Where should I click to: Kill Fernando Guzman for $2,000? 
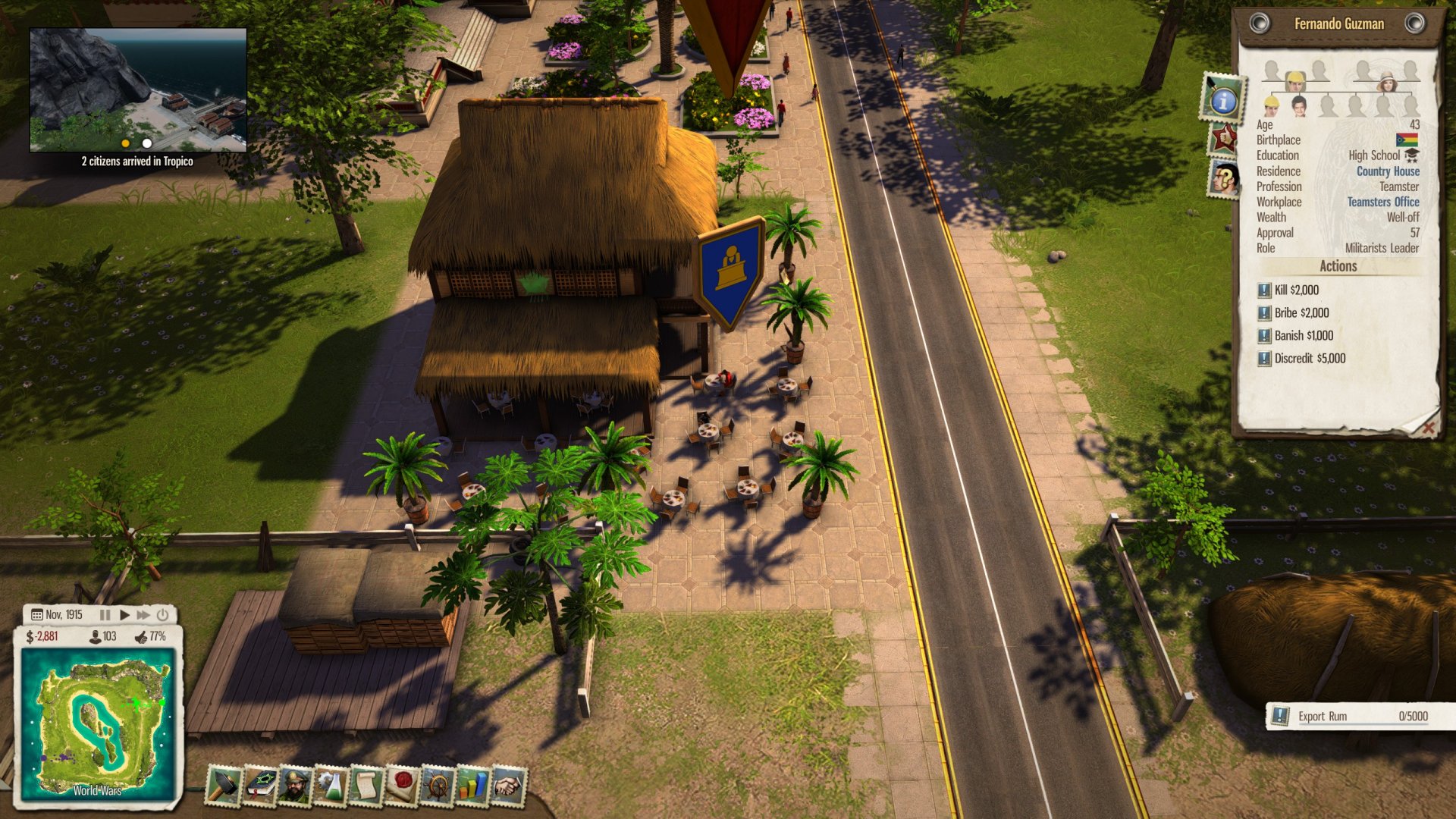click(1297, 290)
